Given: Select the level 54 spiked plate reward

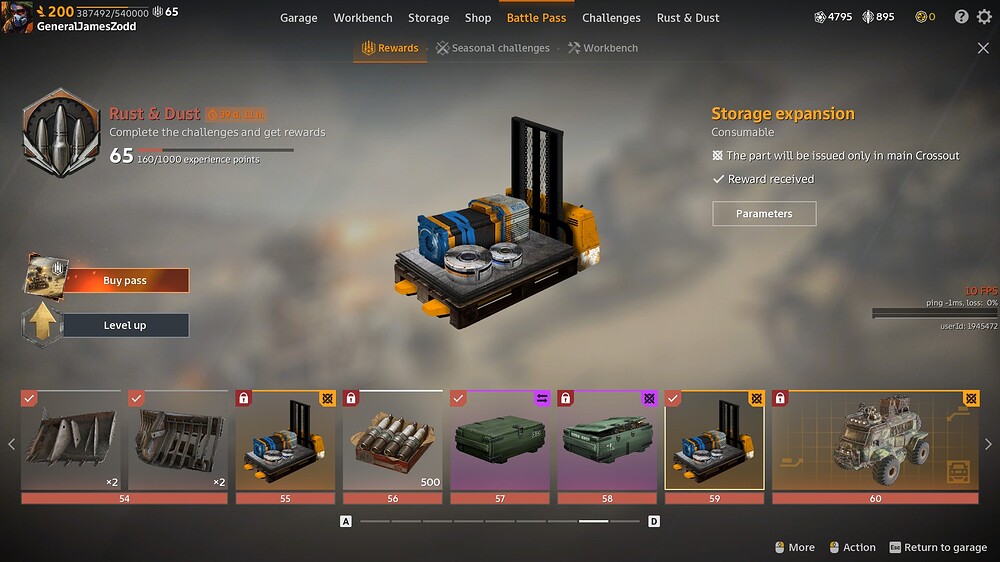Looking at the screenshot, I should 70,440.
